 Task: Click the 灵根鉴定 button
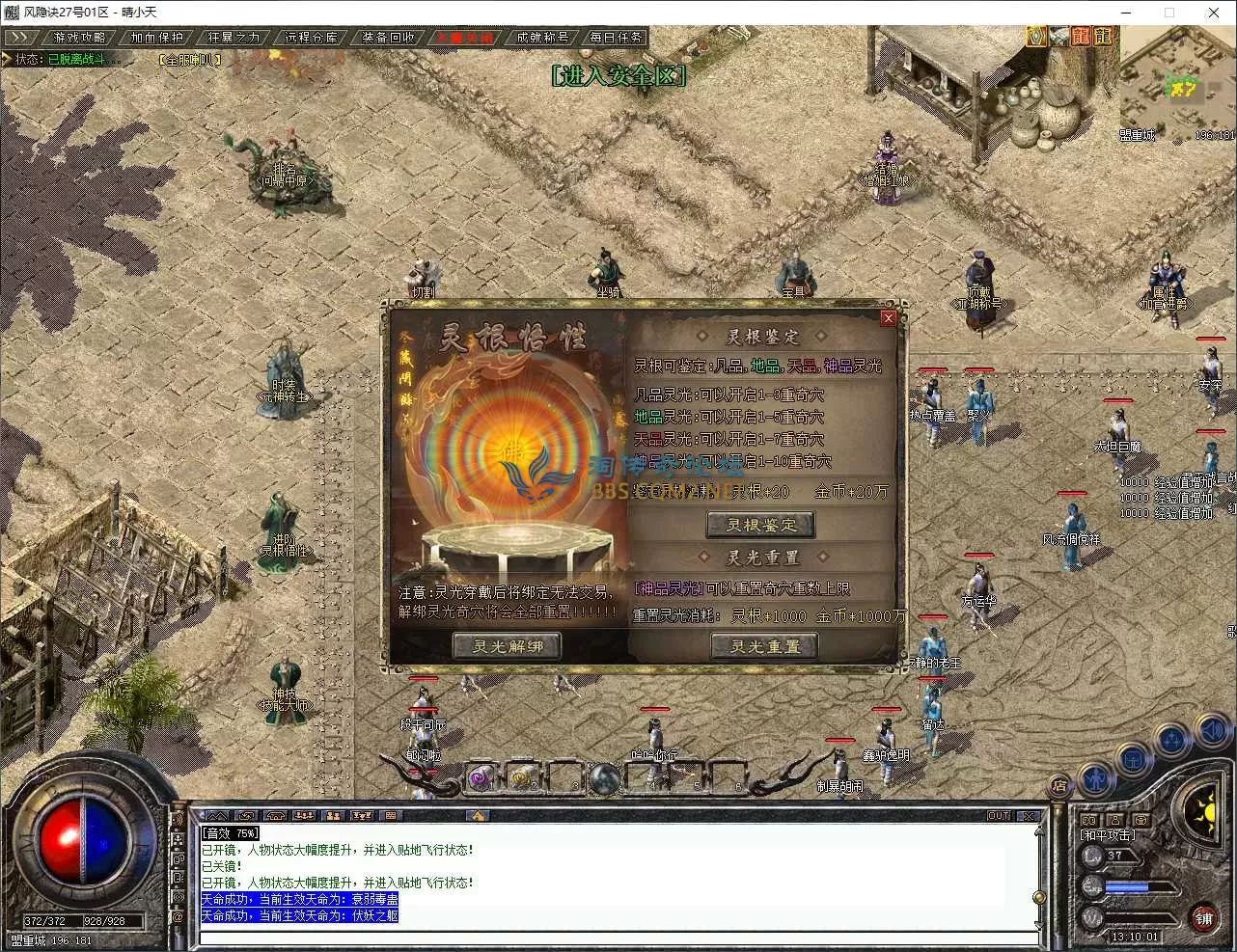[761, 525]
